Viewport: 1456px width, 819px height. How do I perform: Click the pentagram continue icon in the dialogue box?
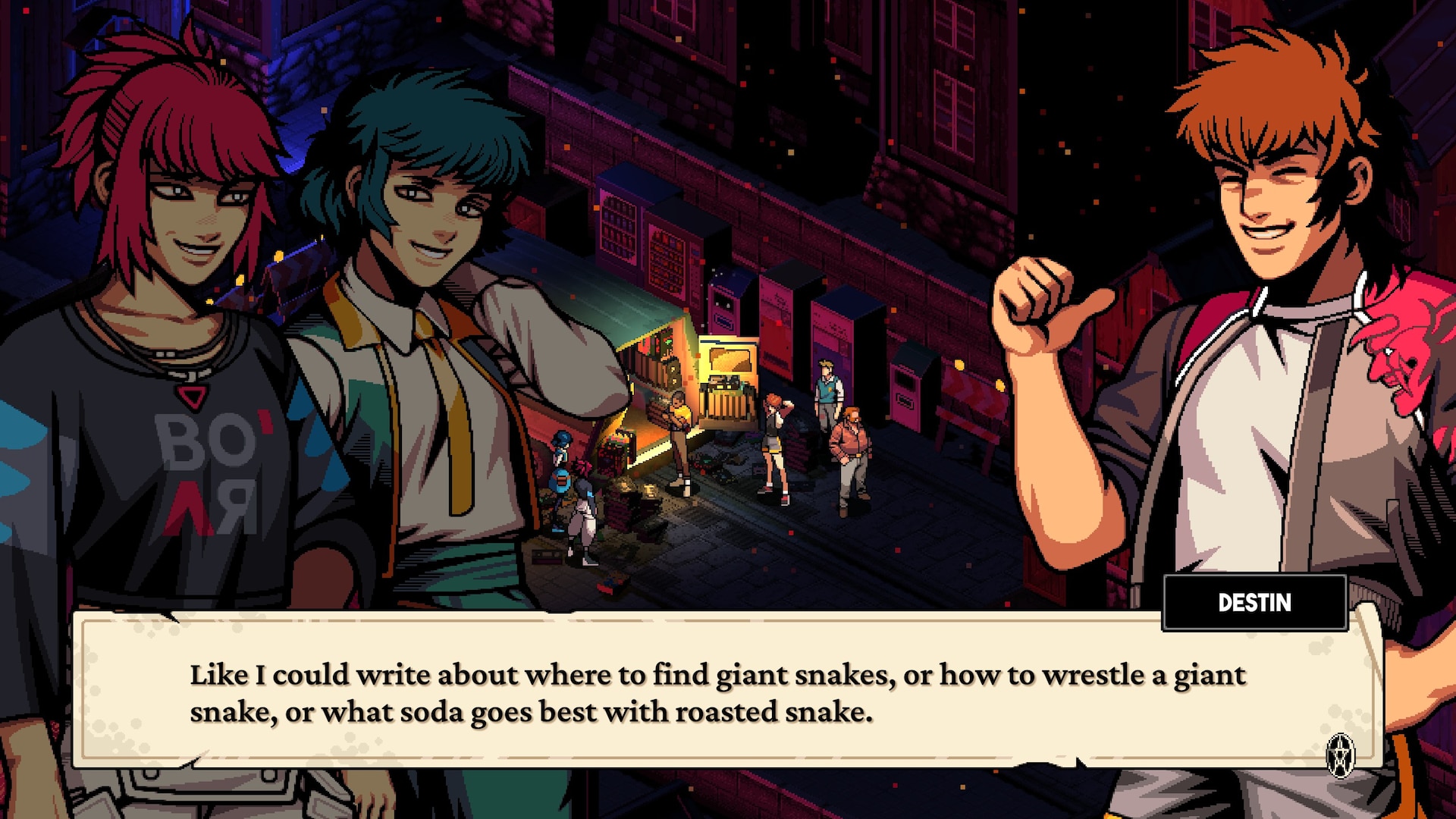click(1340, 755)
